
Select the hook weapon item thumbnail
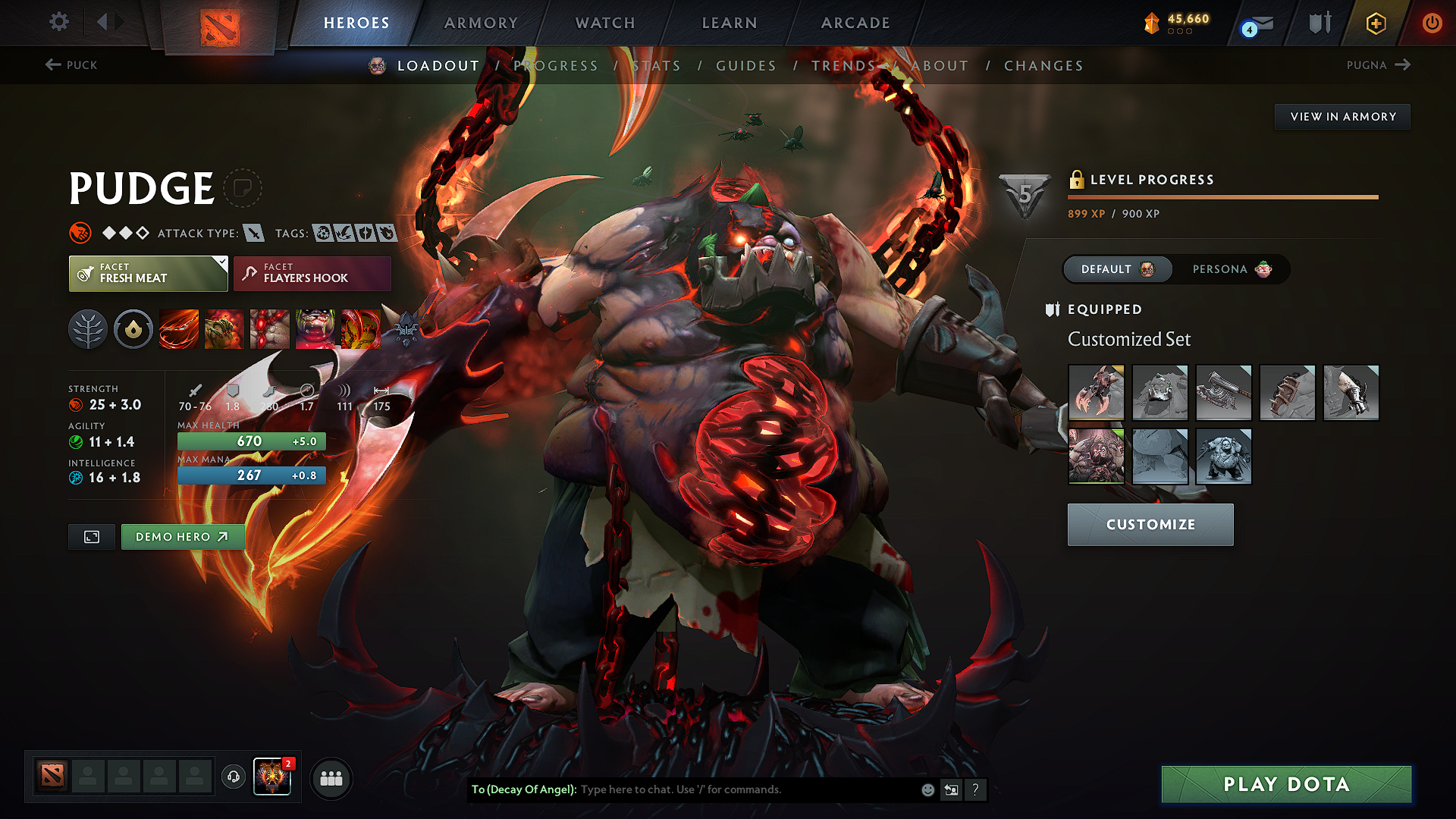coord(1096,392)
